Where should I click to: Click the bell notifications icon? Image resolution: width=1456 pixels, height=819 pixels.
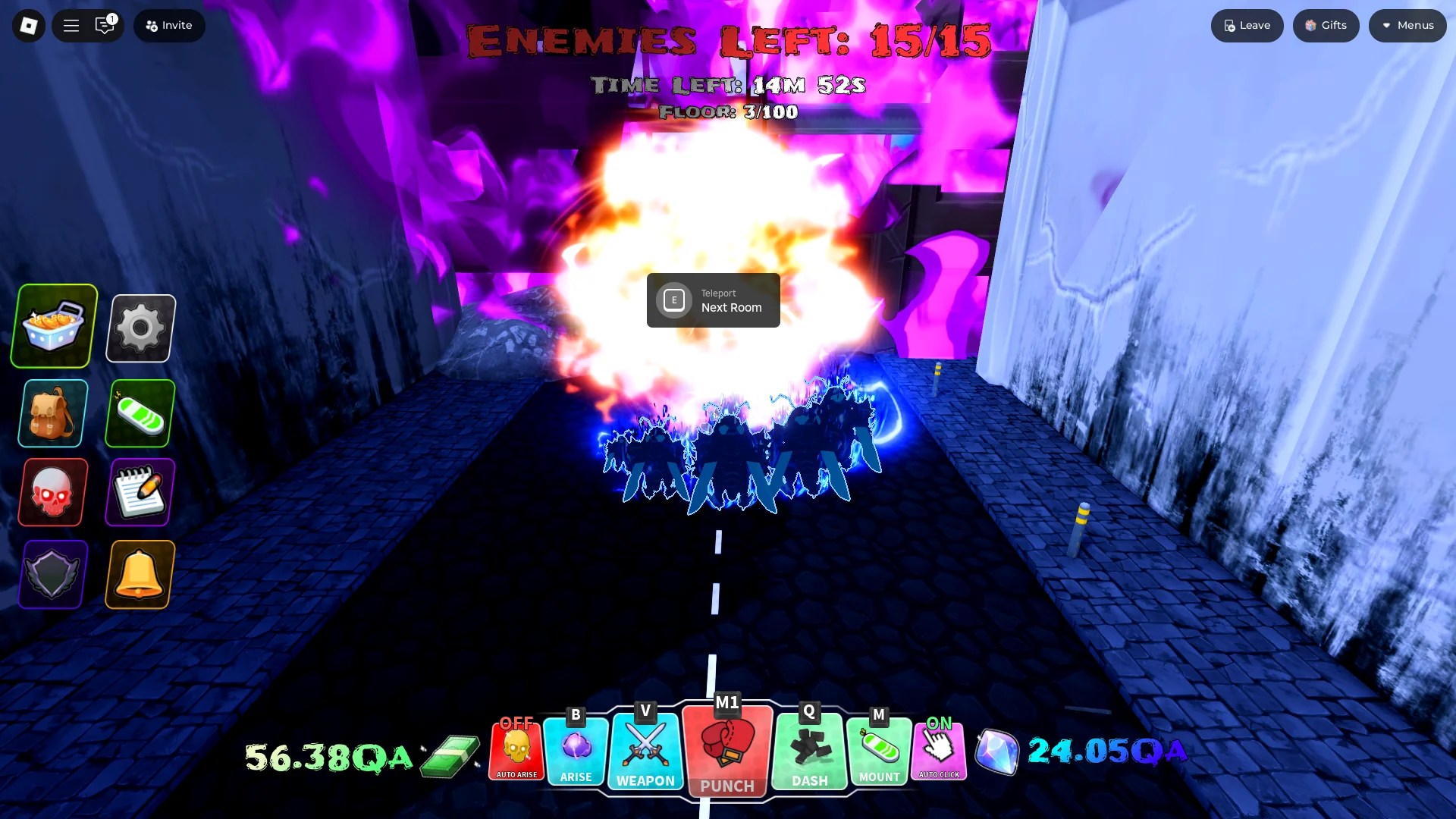tap(139, 574)
